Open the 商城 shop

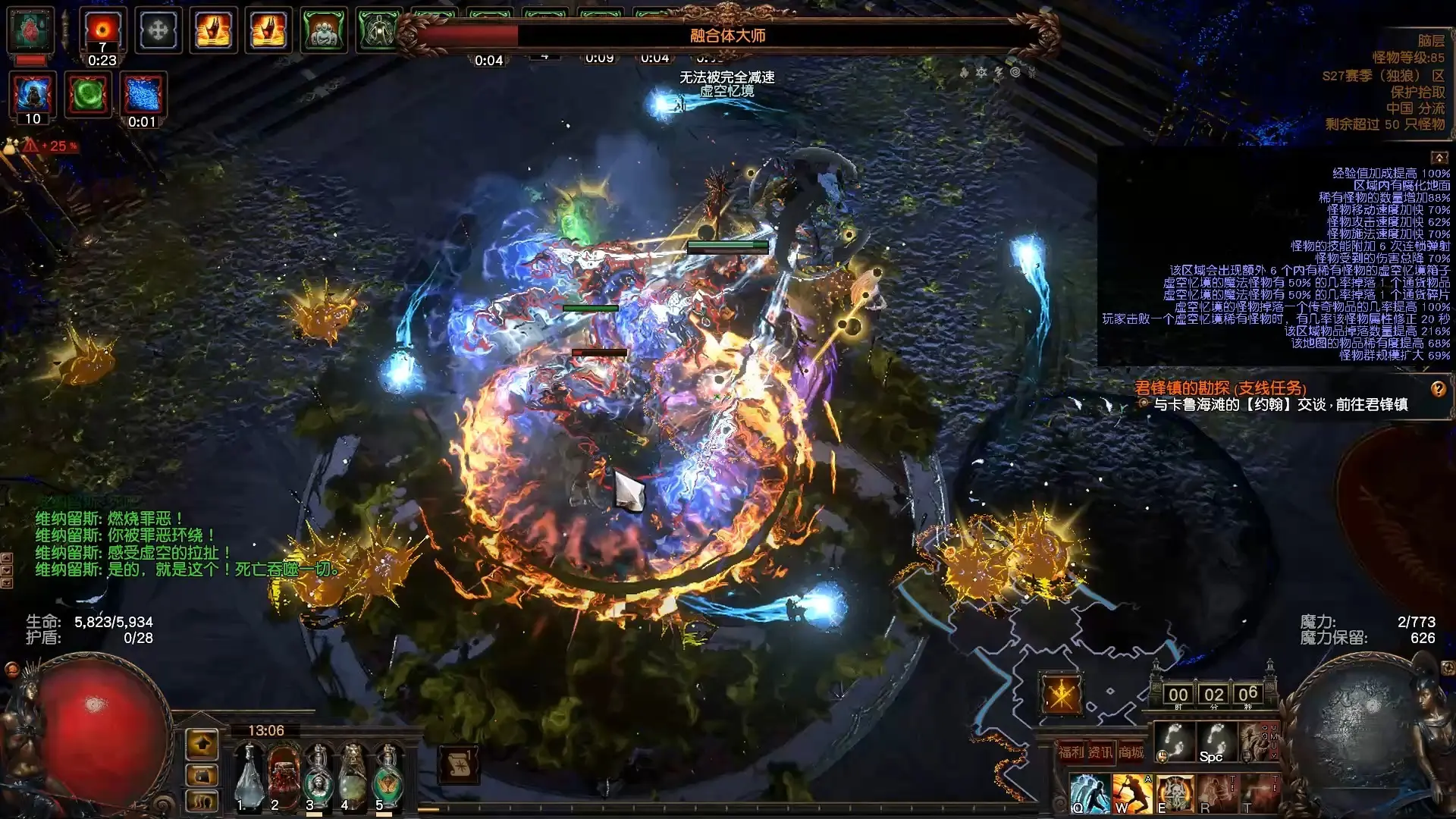pos(1131,752)
